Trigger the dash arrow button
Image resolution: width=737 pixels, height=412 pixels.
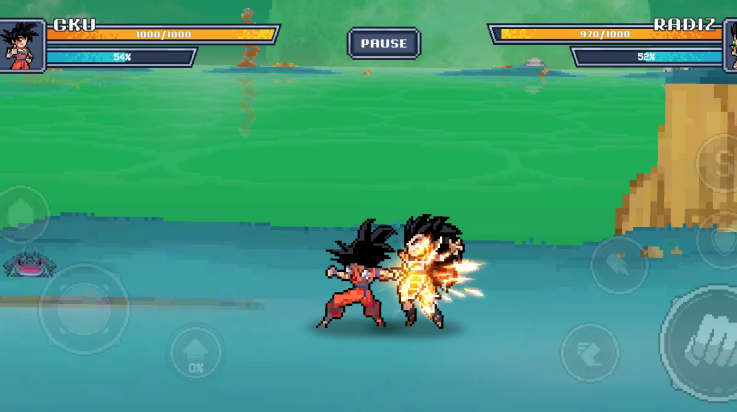[589, 352]
